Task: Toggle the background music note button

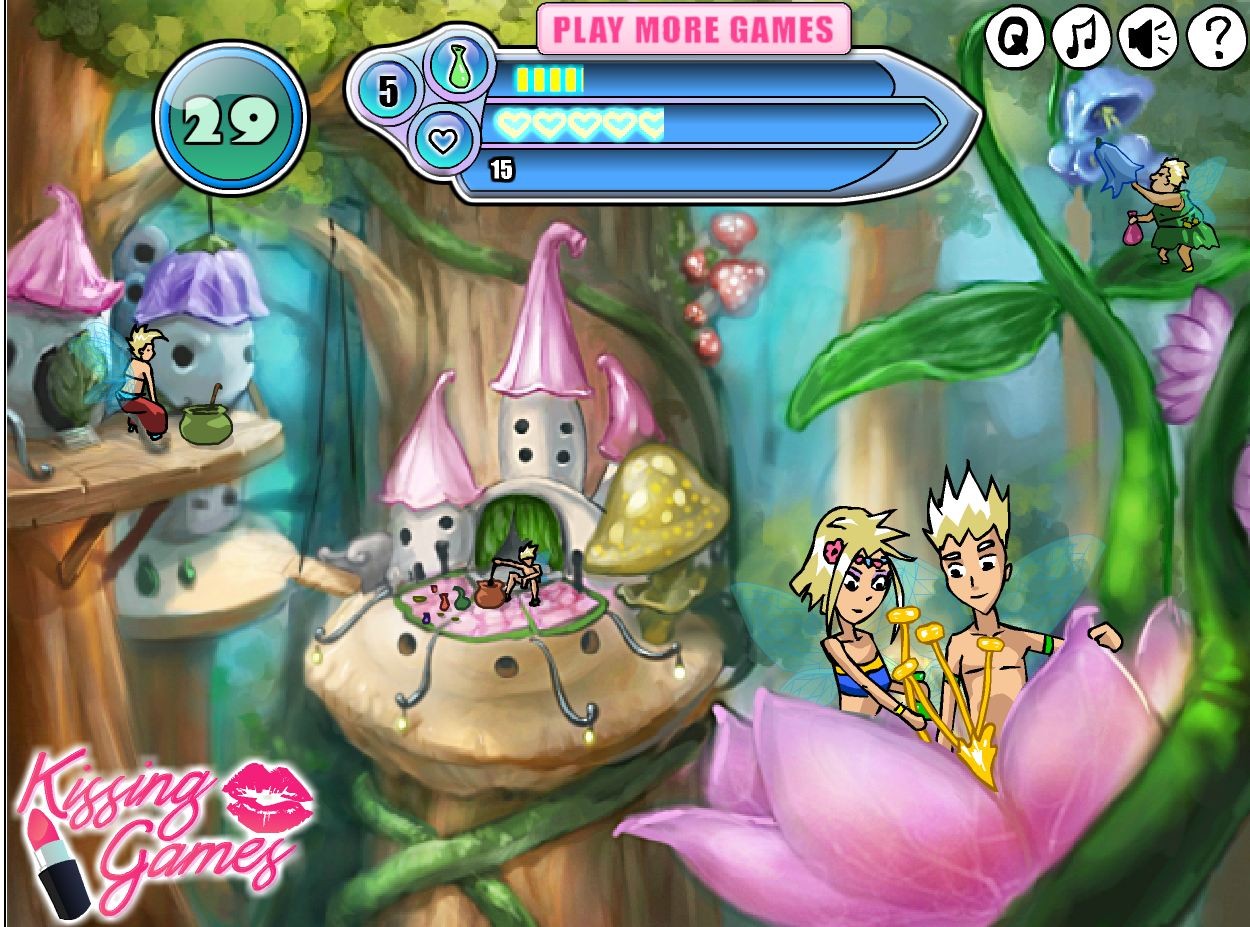Action: [1082, 39]
